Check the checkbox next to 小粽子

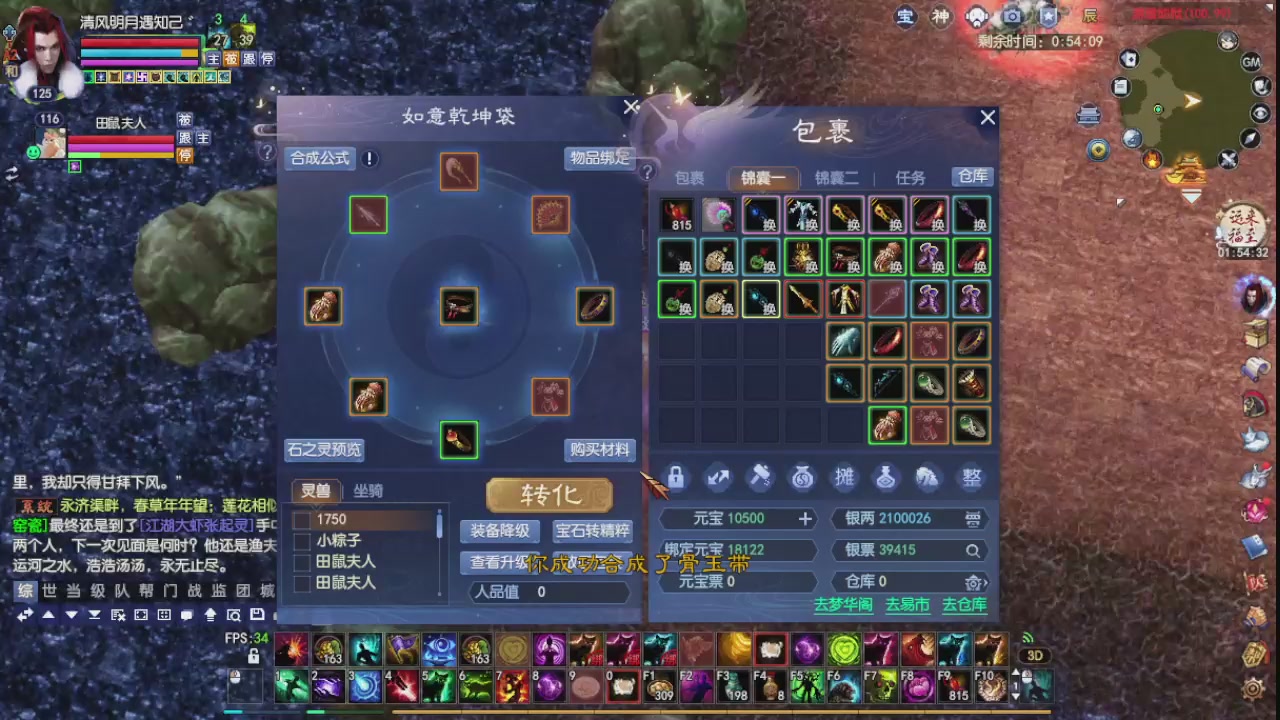(303, 539)
